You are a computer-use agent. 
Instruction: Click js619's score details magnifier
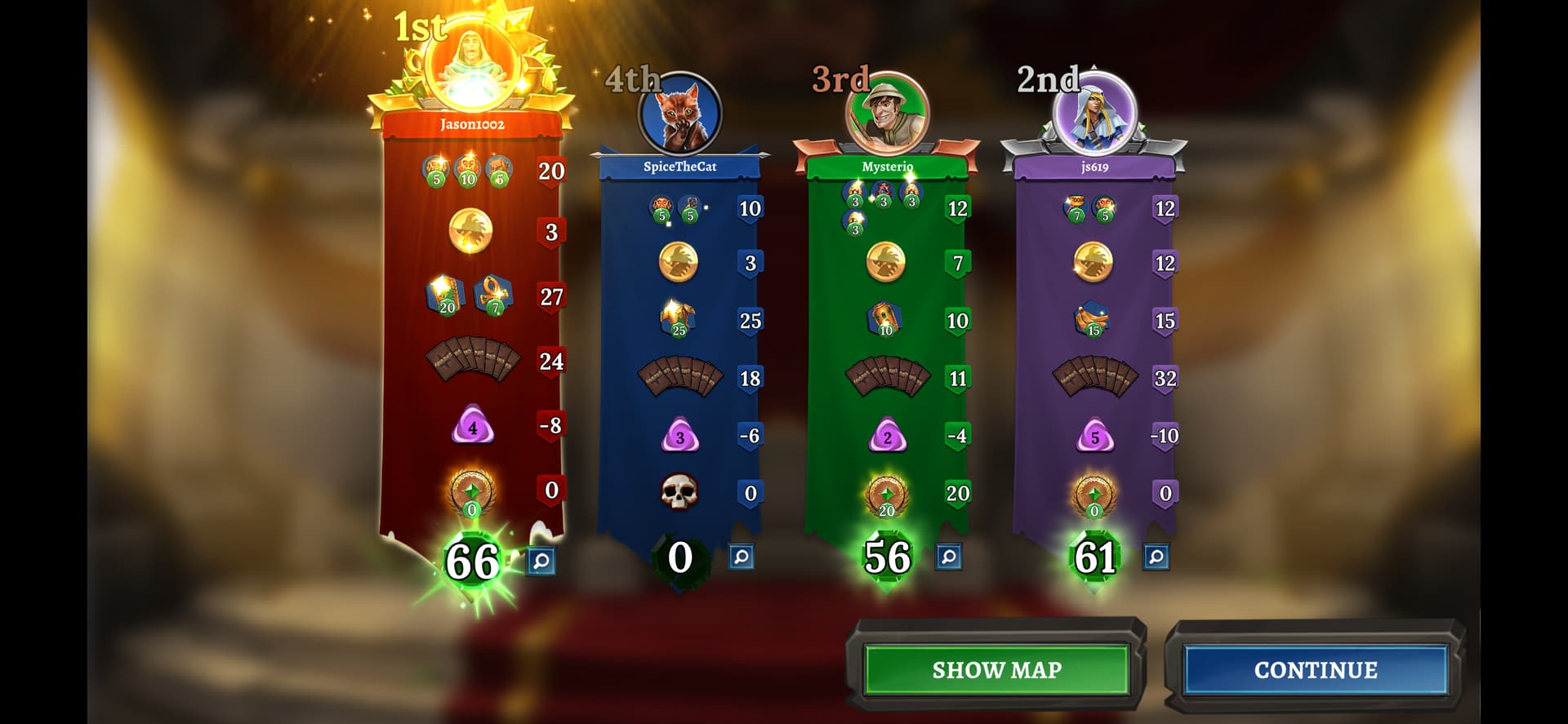1156,557
